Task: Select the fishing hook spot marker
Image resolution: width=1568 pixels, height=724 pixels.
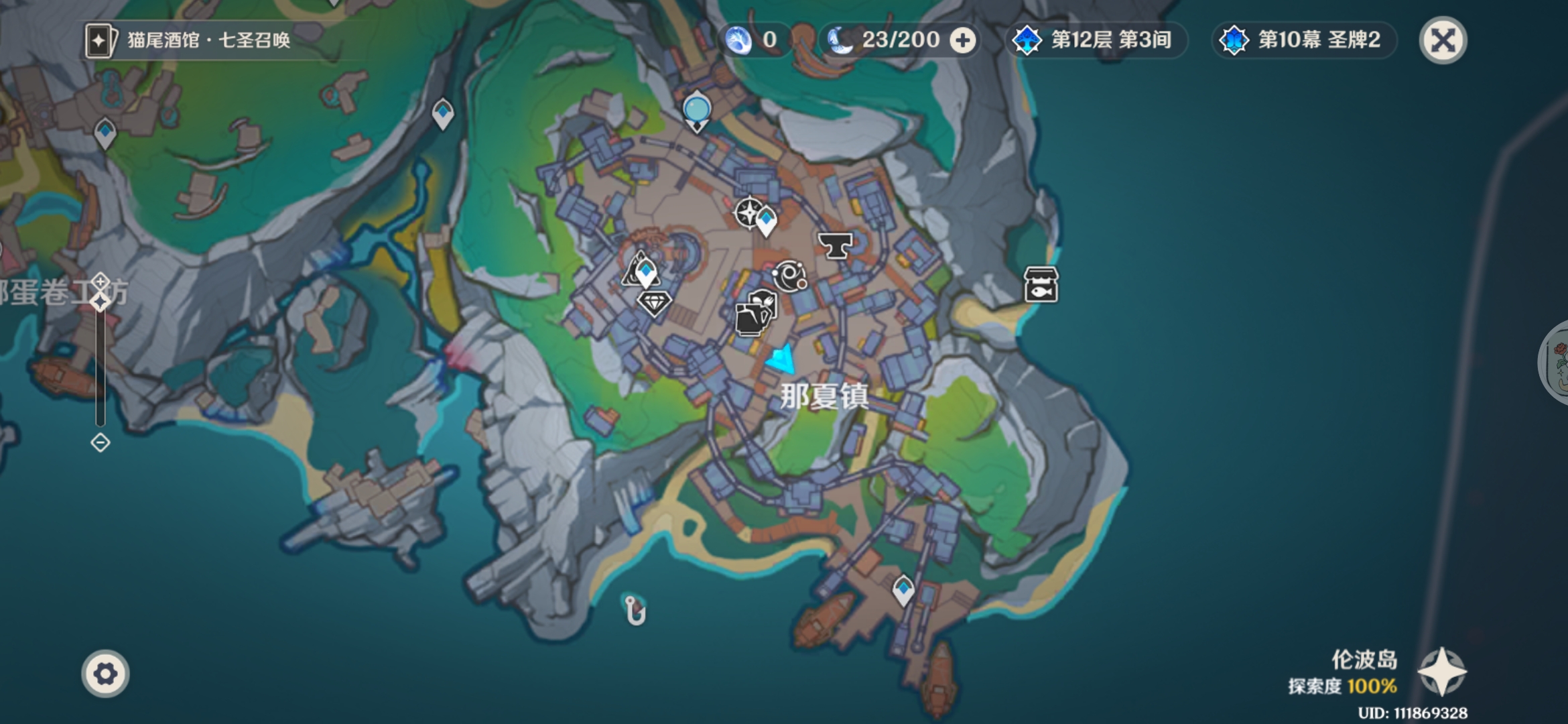Action: pos(634,609)
